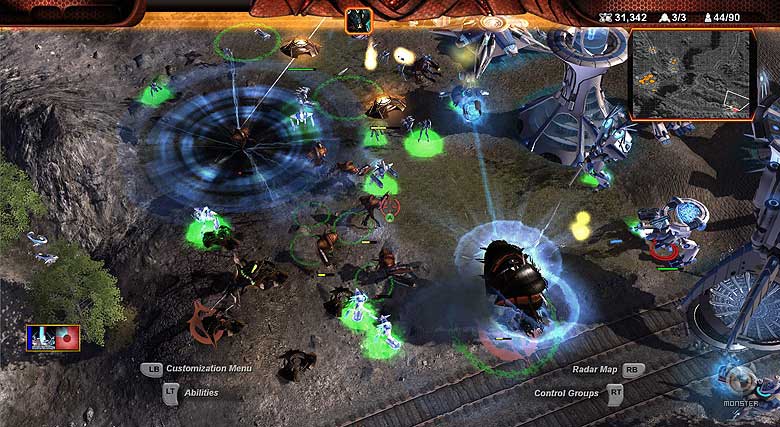This screenshot has height=427, width=780.
Task: Select the Monster icon
Action: coord(742,383)
